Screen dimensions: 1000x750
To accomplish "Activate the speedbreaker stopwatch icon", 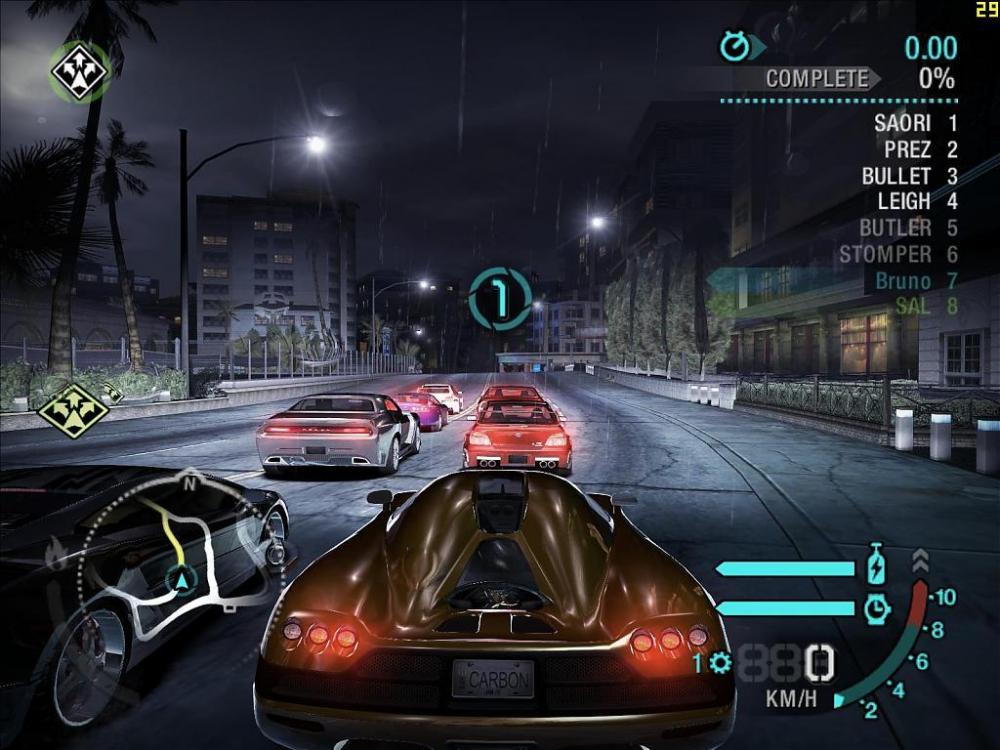I will (x=876, y=607).
